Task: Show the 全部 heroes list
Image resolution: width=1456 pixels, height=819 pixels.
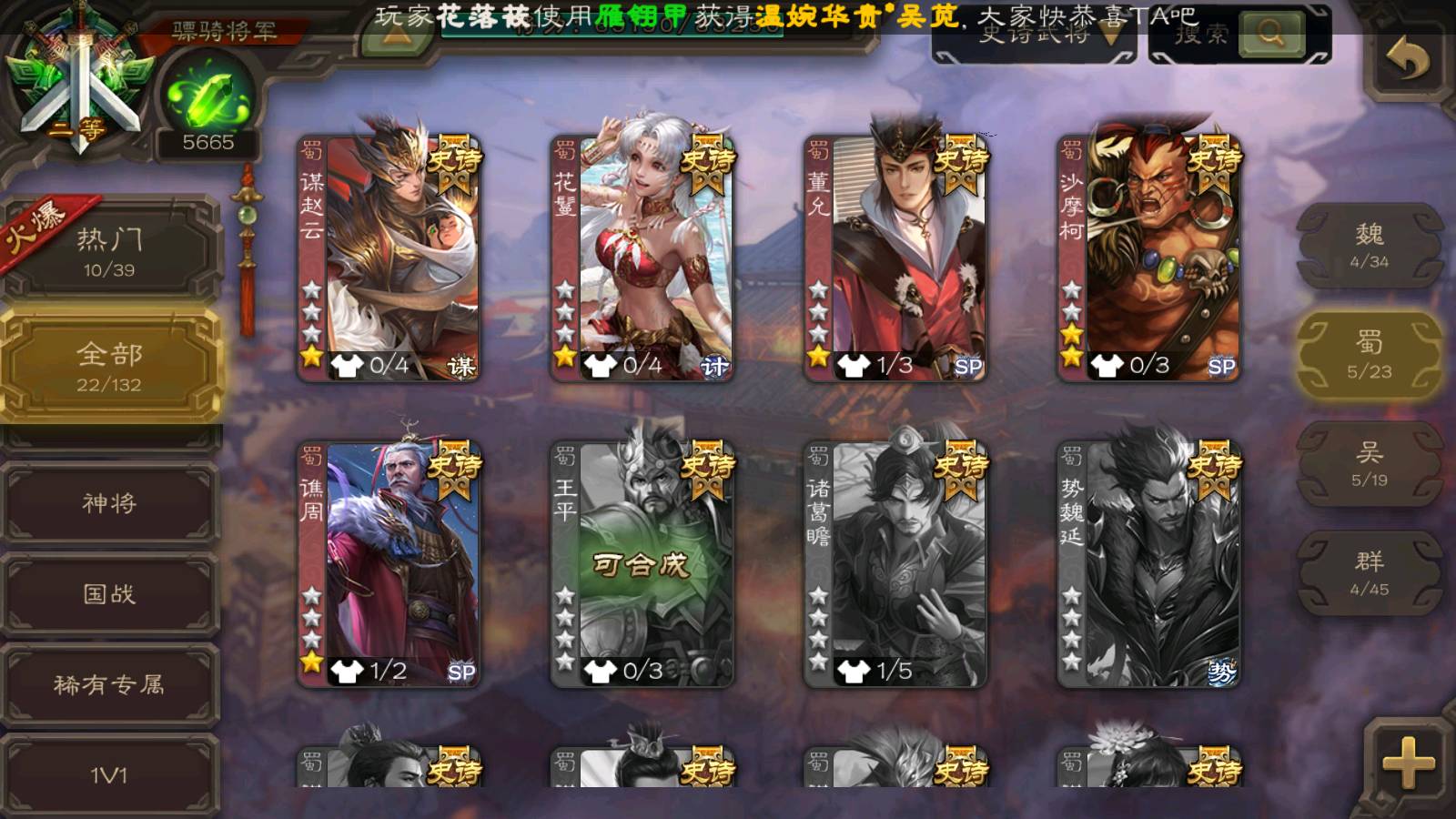Action: [x=109, y=366]
